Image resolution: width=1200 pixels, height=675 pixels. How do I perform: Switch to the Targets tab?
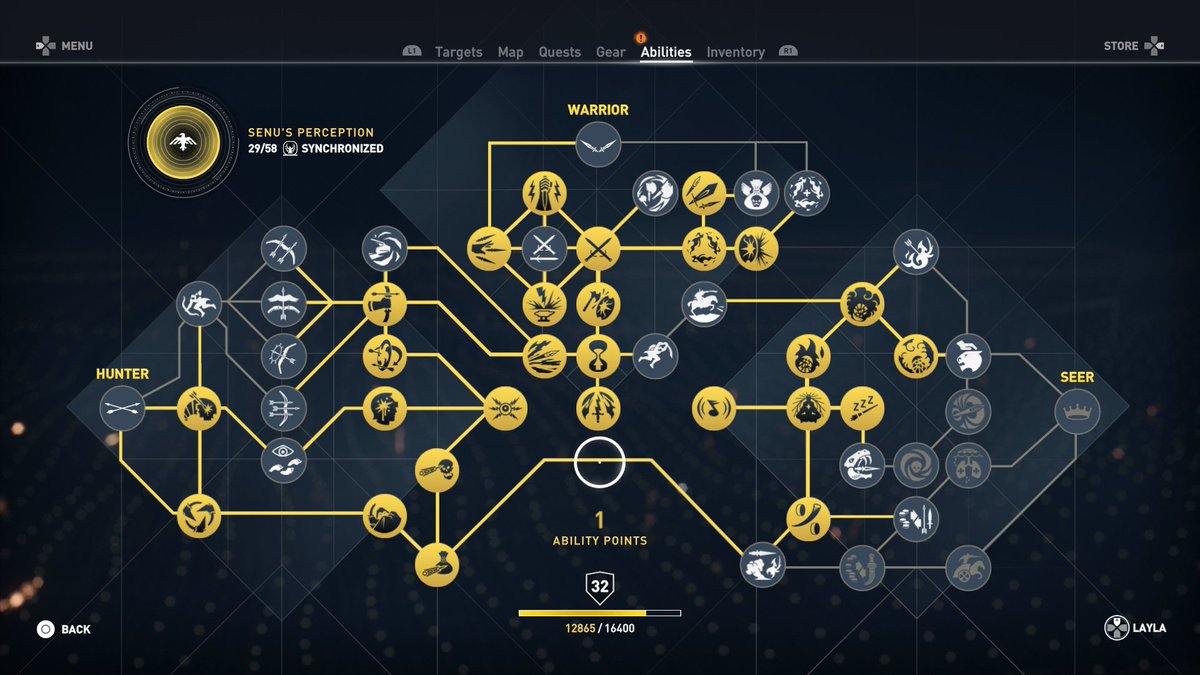tap(458, 52)
